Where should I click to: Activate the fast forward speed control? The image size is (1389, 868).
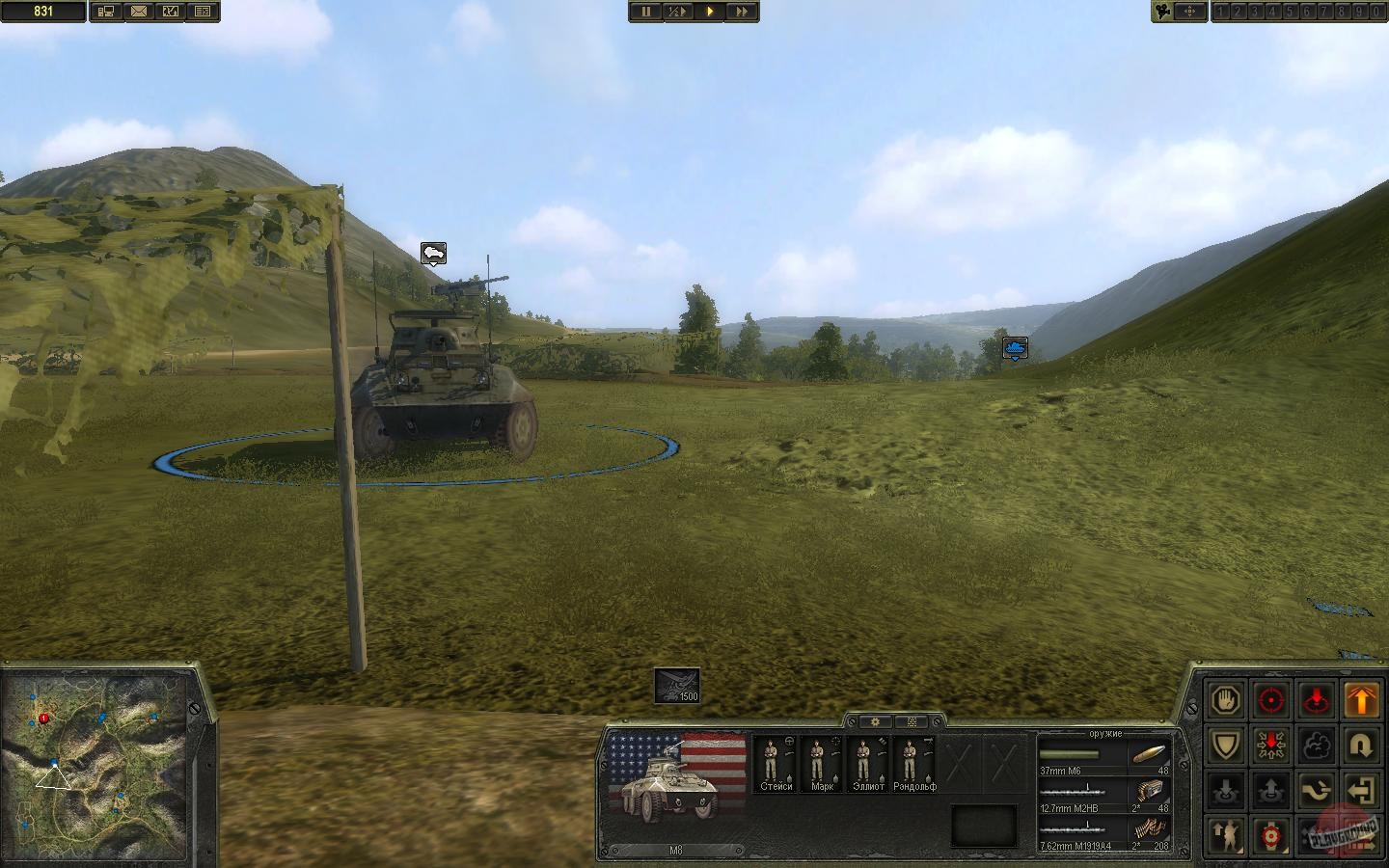click(x=743, y=12)
